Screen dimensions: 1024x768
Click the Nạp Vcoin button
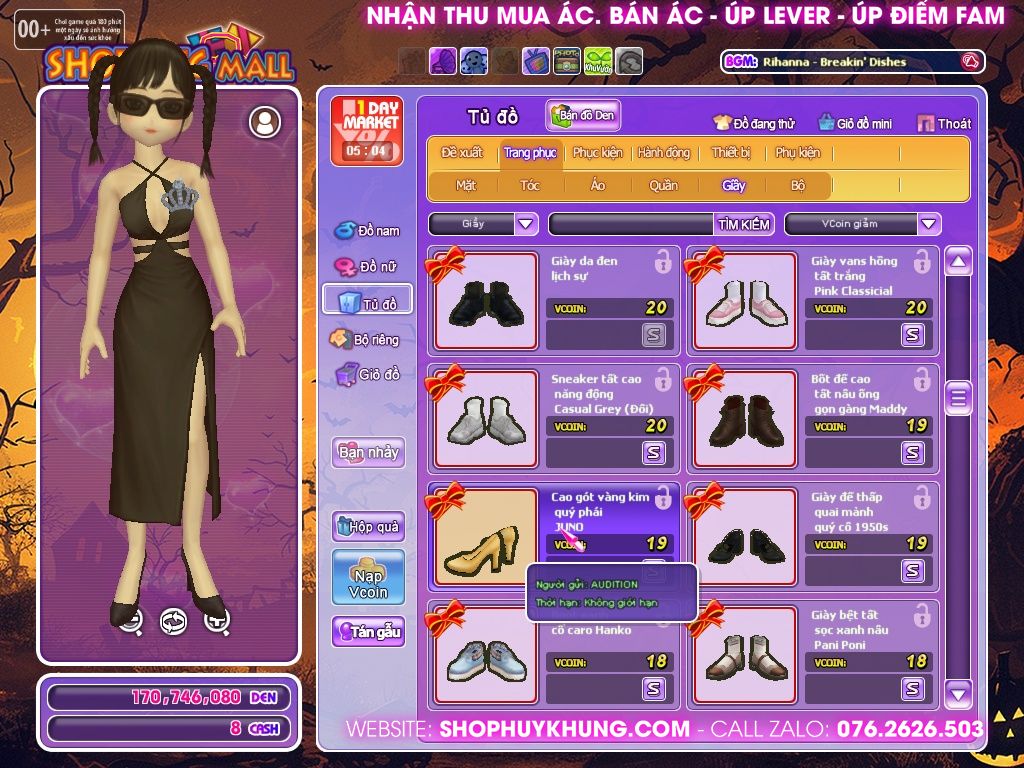368,577
